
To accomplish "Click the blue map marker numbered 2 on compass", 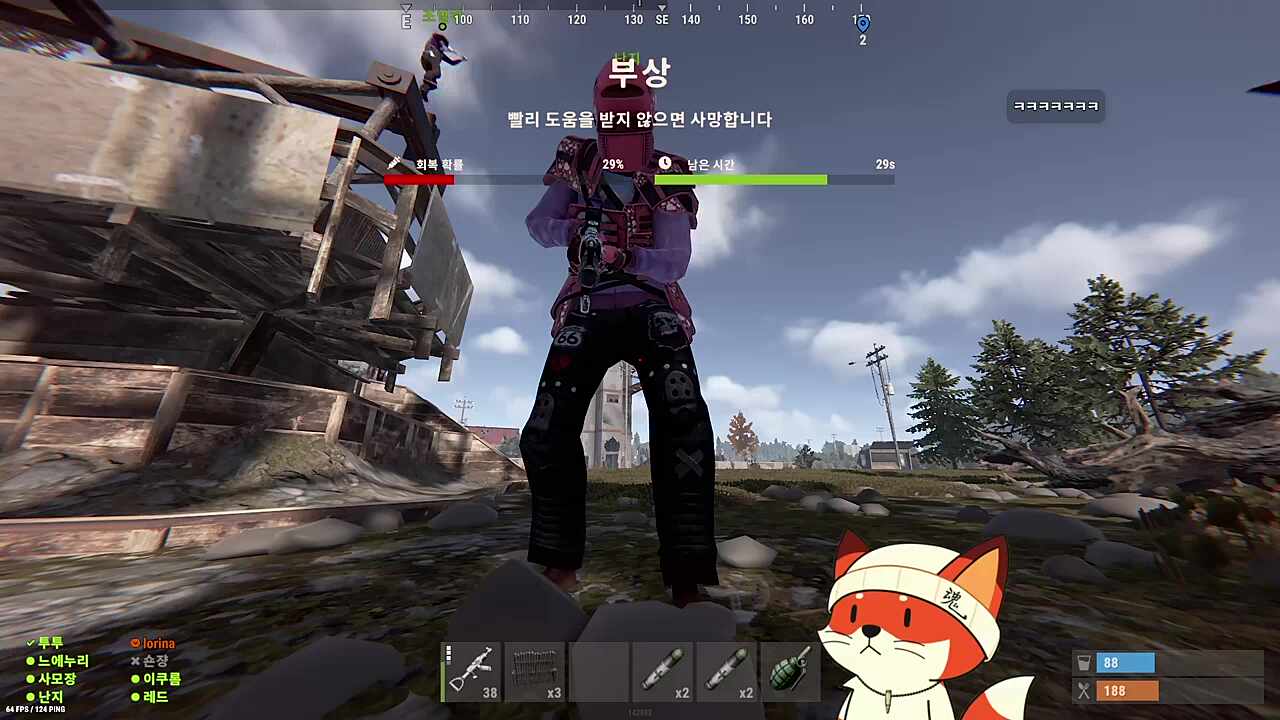I will coord(862,24).
